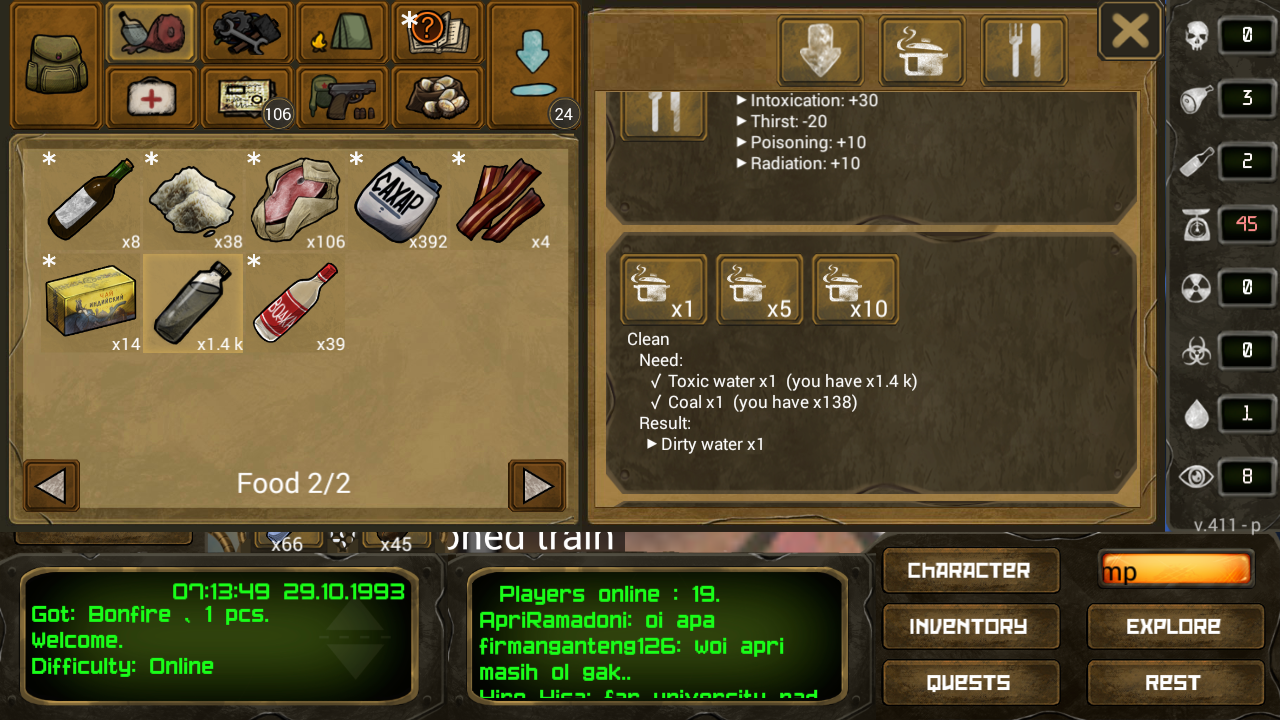This screenshot has width=1280, height=720.
Task: Go to next food page
Action: tap(537, 486)
